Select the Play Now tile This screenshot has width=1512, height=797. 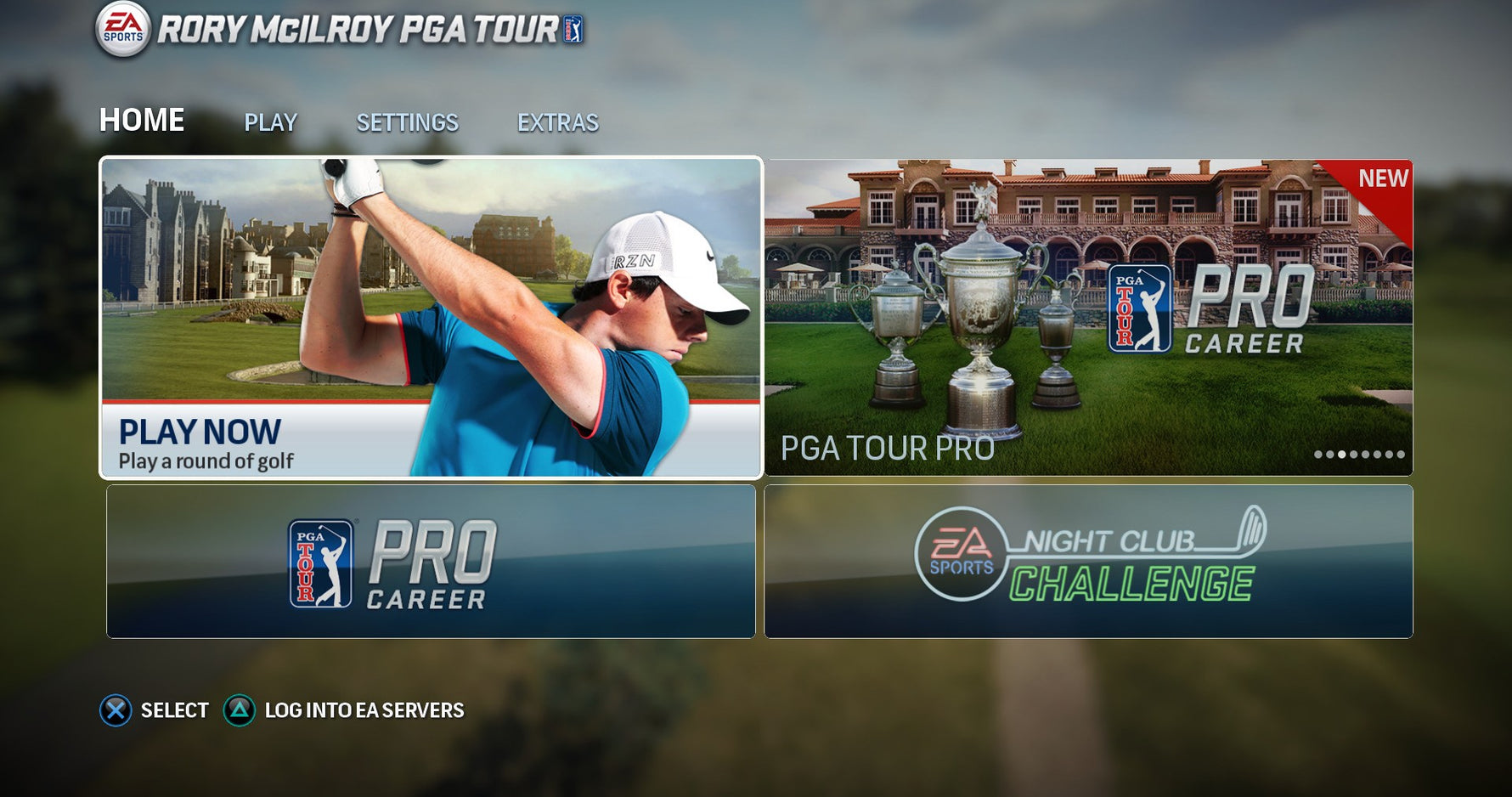tap(431, 318)
